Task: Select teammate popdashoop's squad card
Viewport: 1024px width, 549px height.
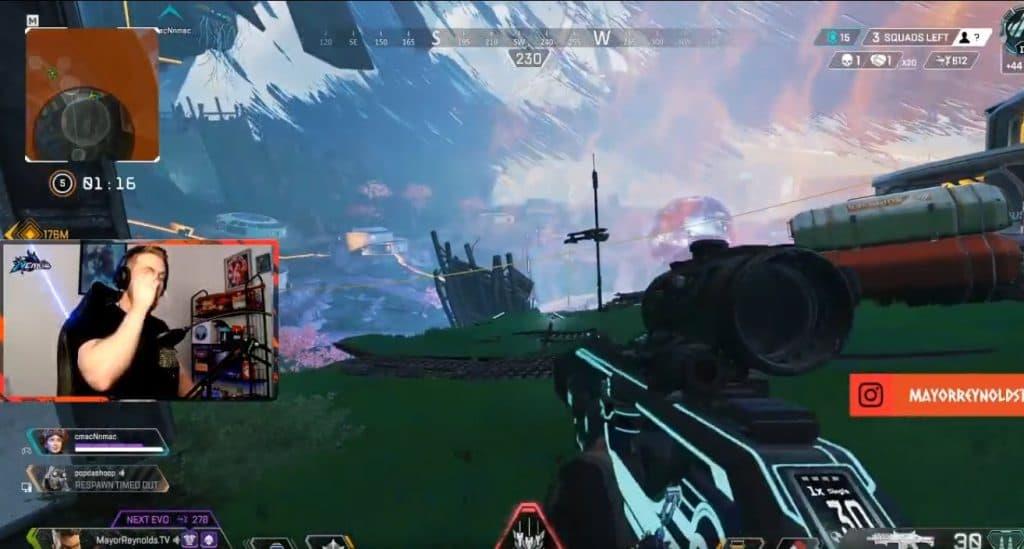Action: point(102,479)
